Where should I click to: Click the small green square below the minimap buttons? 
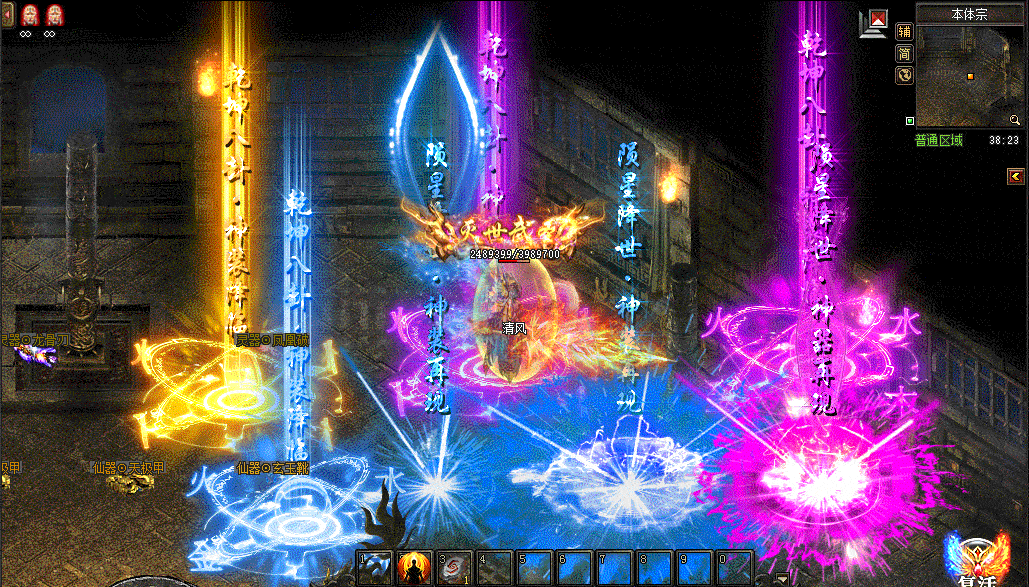point(909,122)
